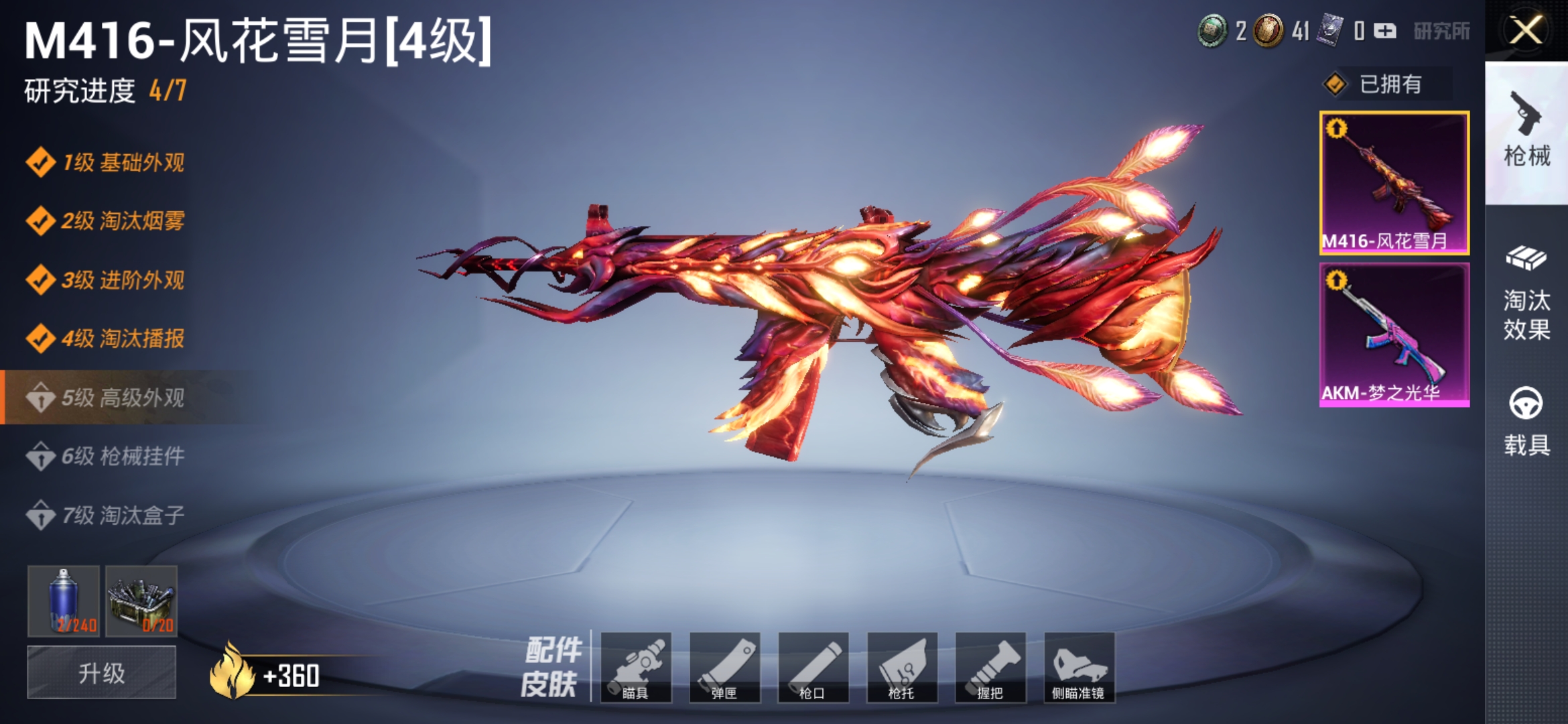View level 1 基础外观 entry
Image resolution: width=1568 pixels, height=724 pixels.
coord(107,163)
